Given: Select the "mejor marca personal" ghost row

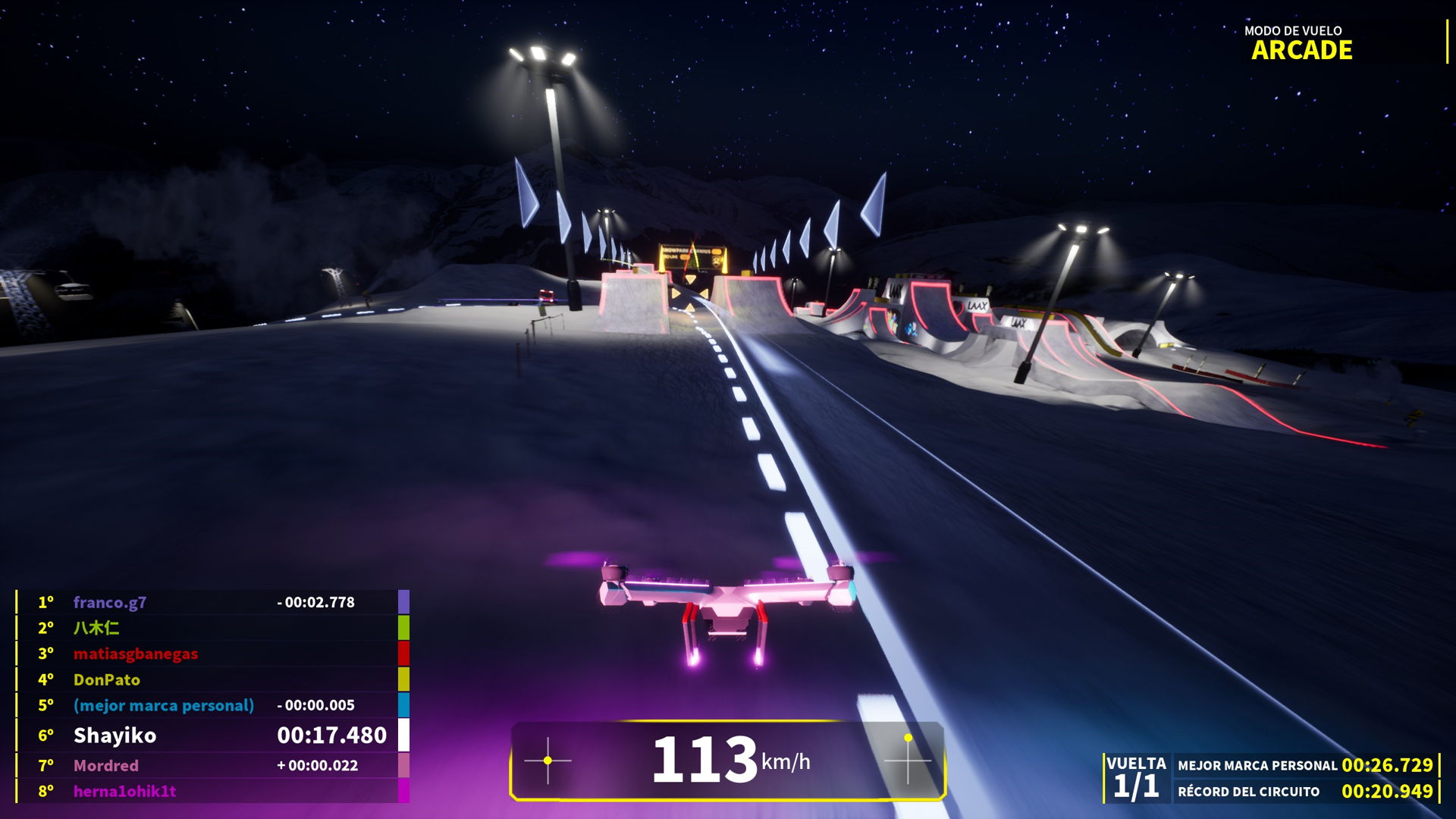Looking at the screenshot, I should (x=164, y=705).
